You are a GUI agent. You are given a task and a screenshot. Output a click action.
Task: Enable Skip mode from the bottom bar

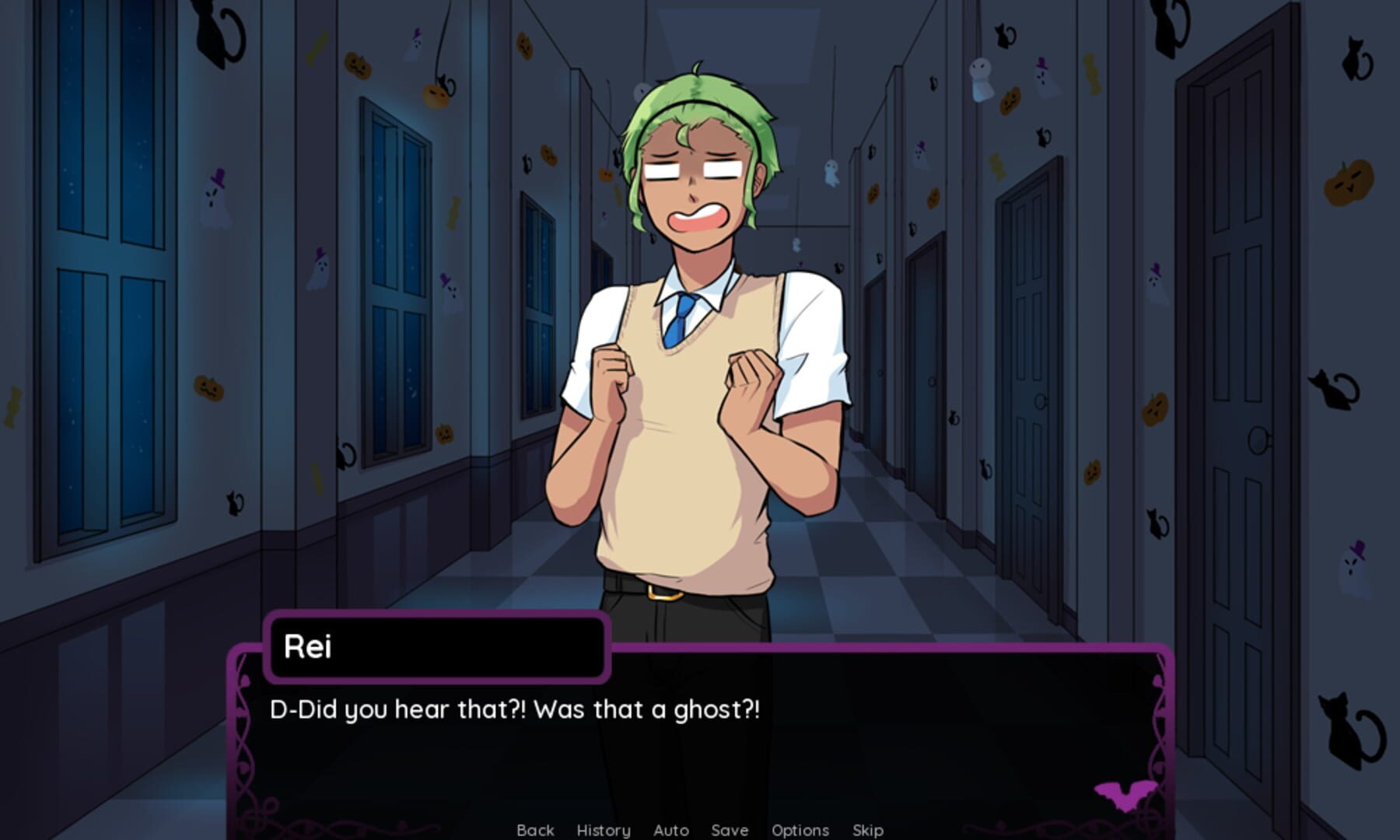(x=869, y=830)
